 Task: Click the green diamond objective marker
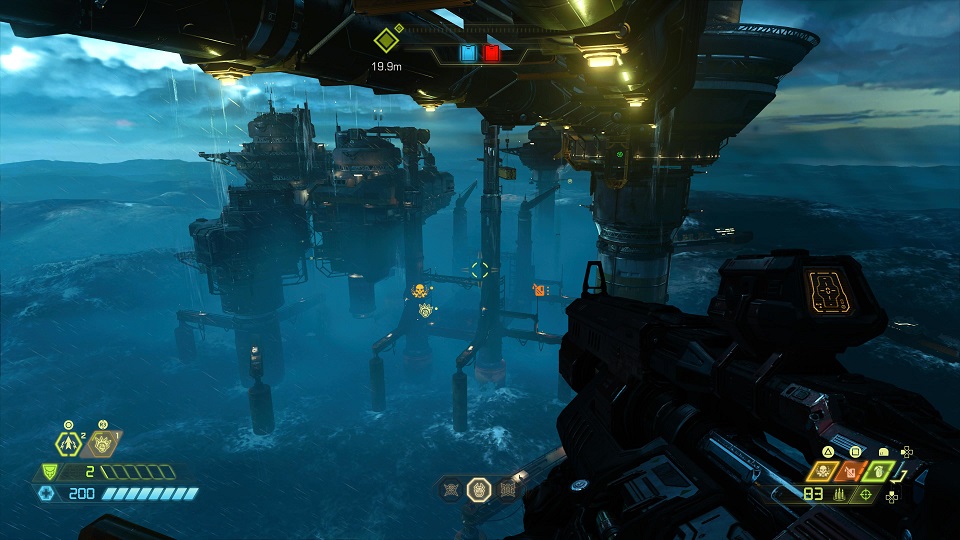(x=387, y=41)
